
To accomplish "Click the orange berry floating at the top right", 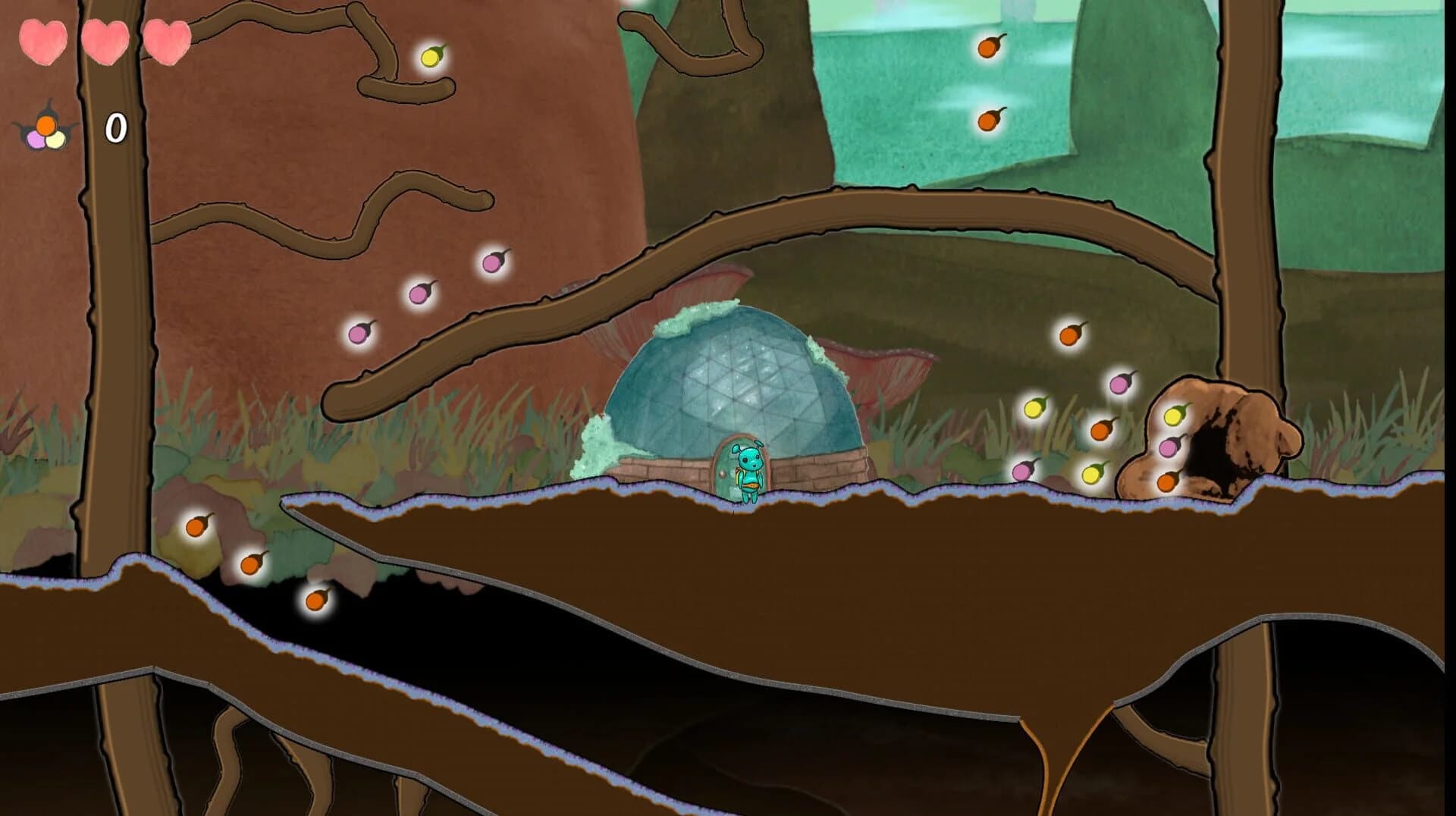I will click(x=986, y=49).
